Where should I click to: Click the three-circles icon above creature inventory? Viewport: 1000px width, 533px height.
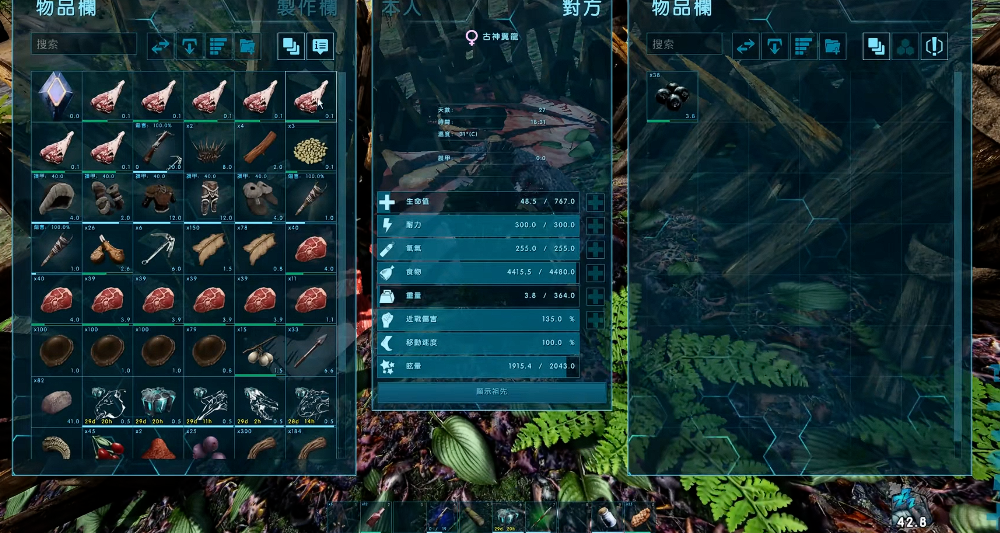[x=904, y=46]
